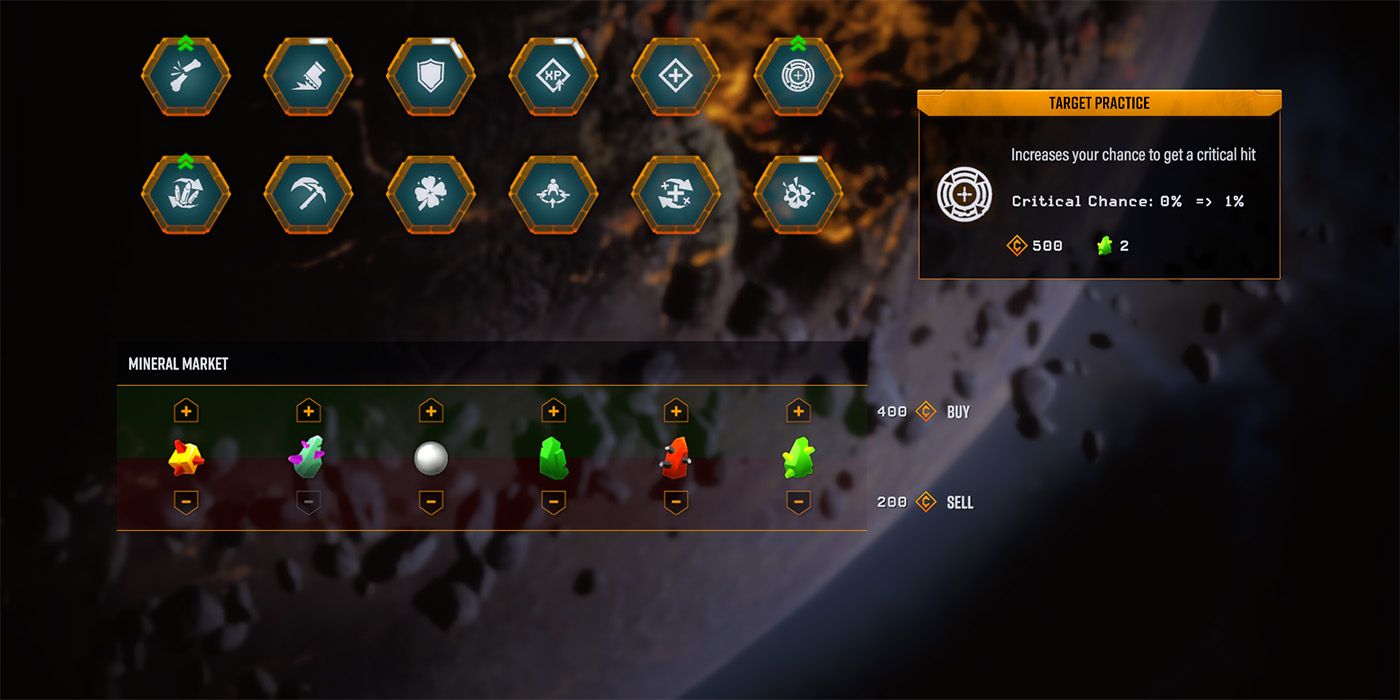The image size is (1400, 700).
Task: Buy one red-orange mineral
Action: point(676,411)
